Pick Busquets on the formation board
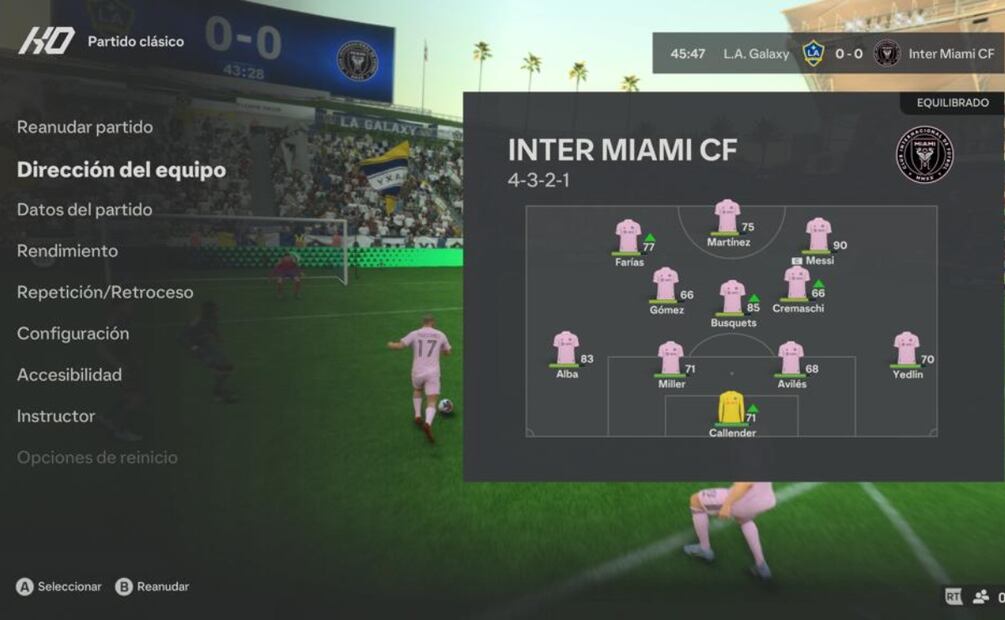 (x=732, y=297)
